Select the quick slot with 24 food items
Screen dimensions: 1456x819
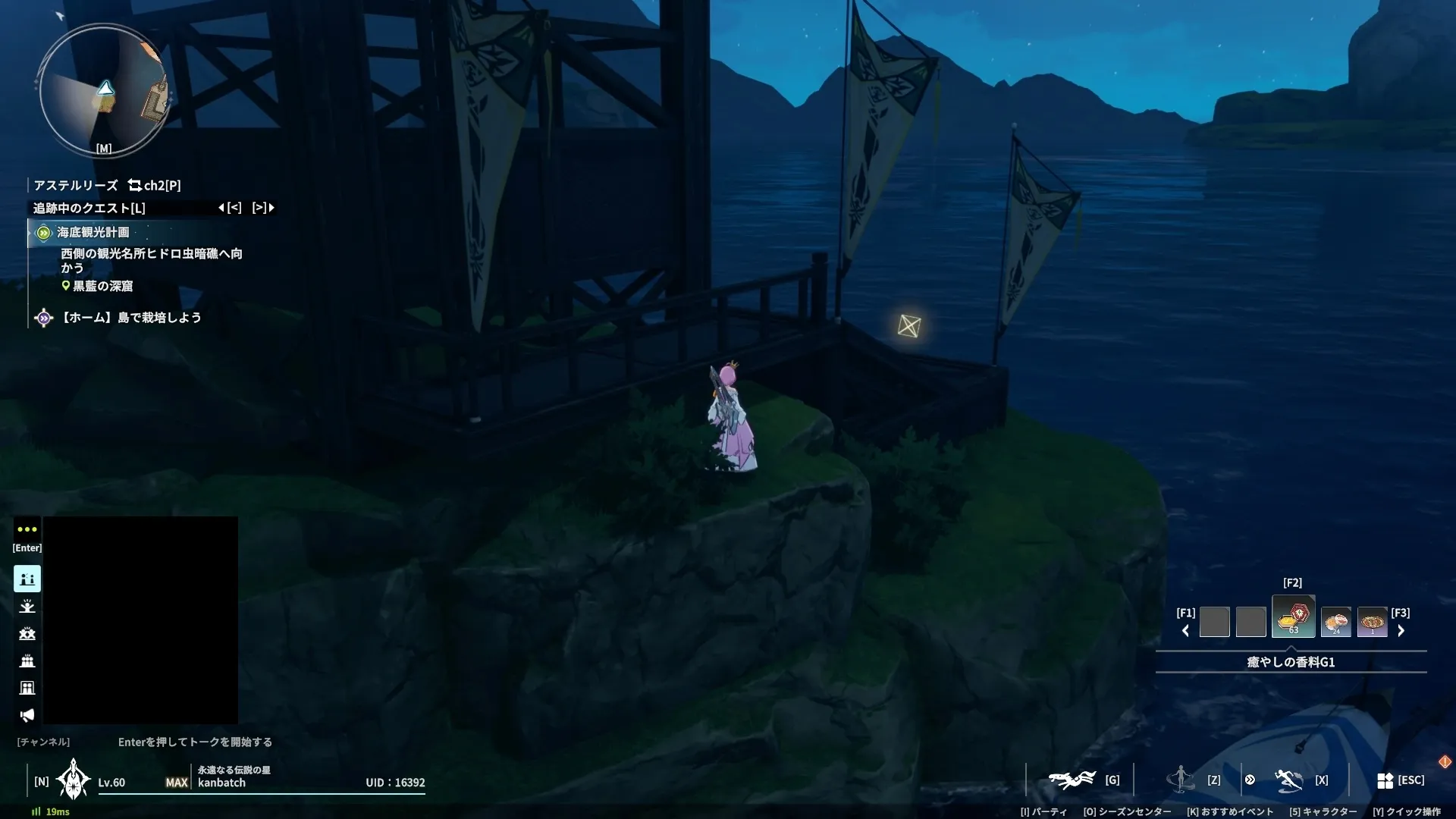[1335, 622]
